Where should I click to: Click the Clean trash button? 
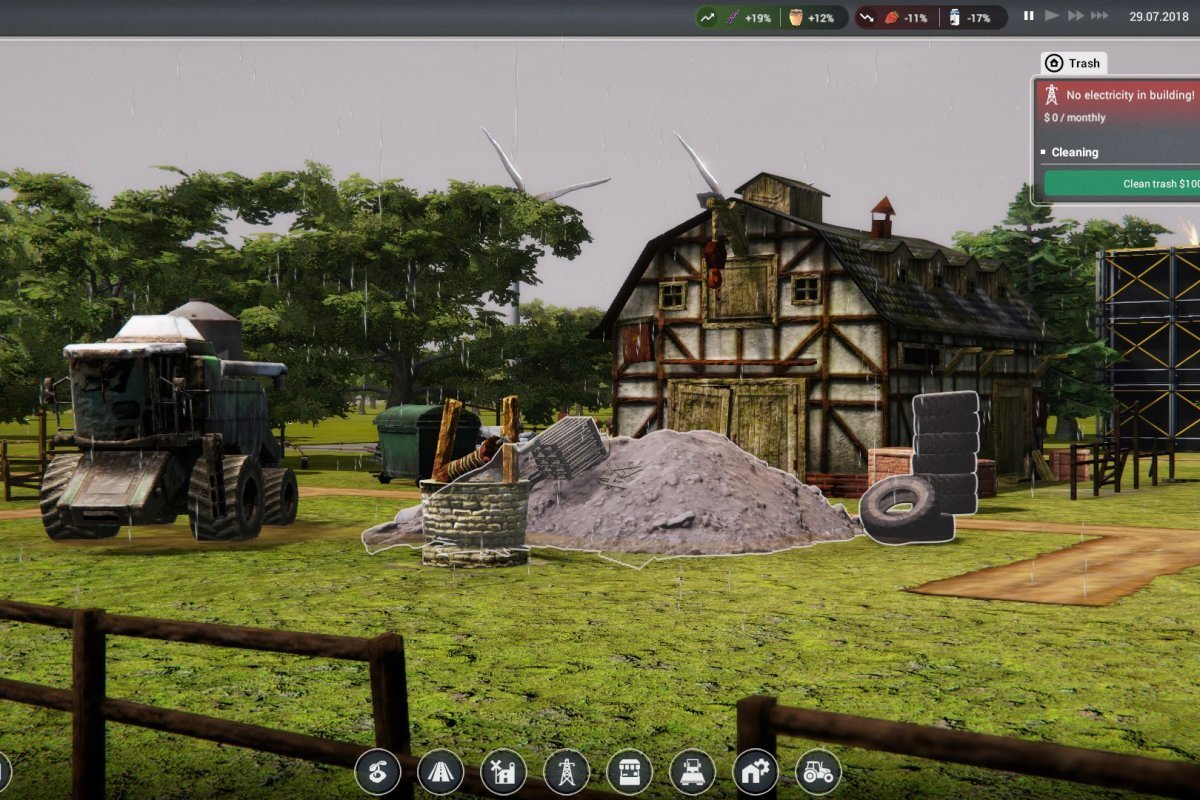pyautogui.click(x=1120, y=184)
